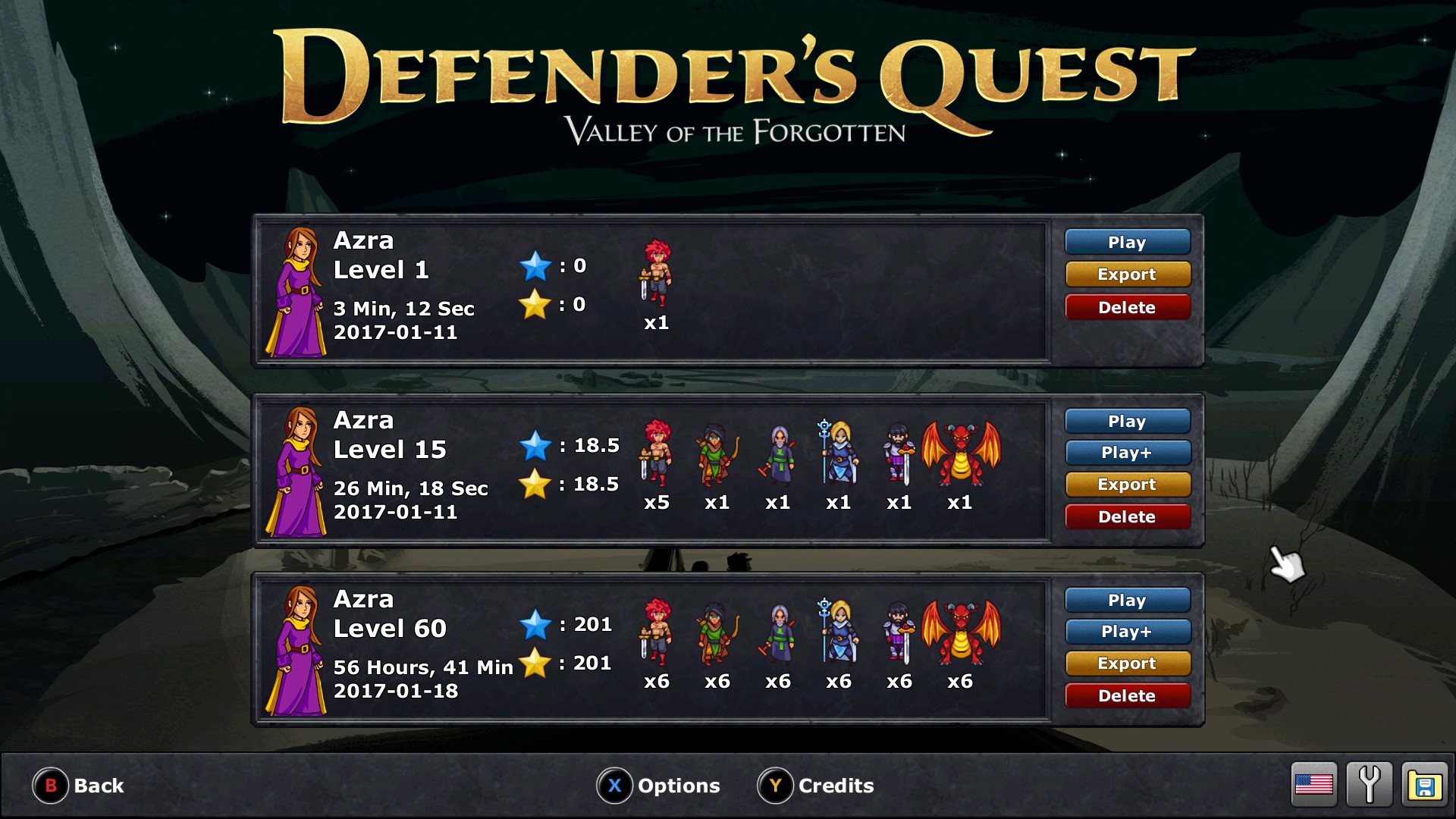Select the Level 60 save slot row

[x=652, y=649]
